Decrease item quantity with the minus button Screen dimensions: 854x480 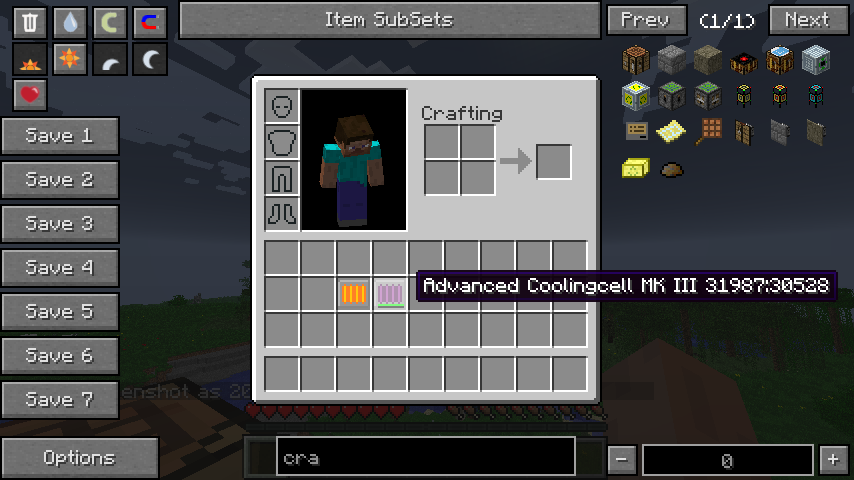(x=621, y=459)
